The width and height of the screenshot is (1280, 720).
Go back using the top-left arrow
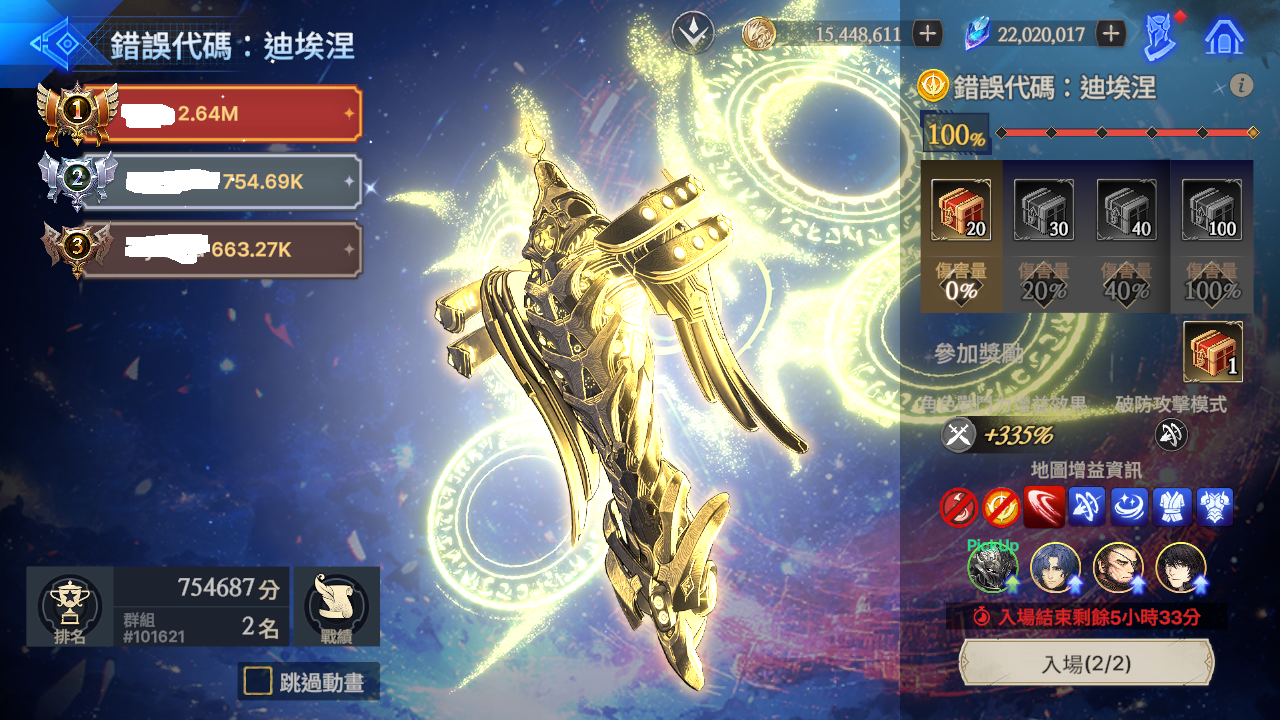point(55,44)
